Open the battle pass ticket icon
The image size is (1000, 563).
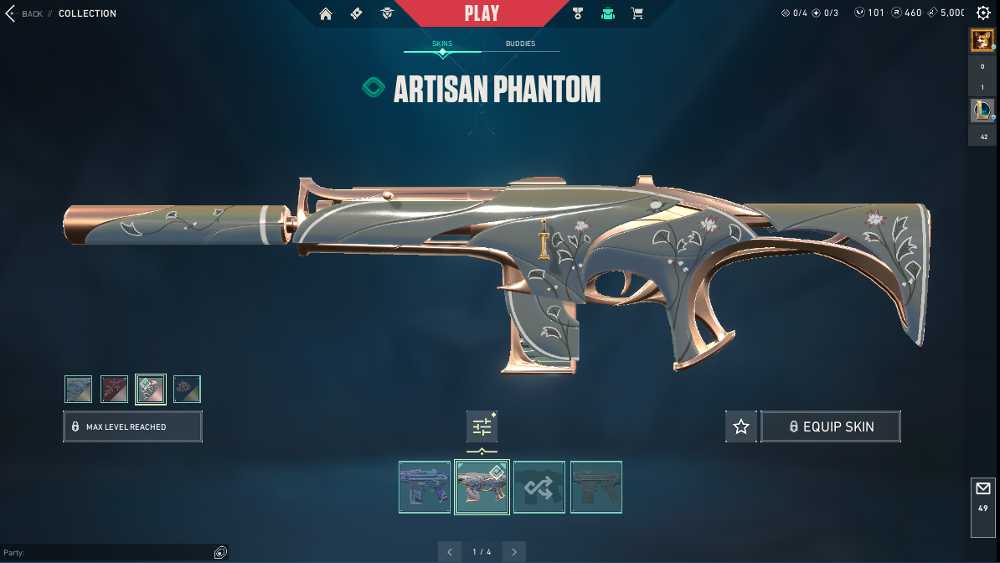pyautogui.click(x=356, y=14)
